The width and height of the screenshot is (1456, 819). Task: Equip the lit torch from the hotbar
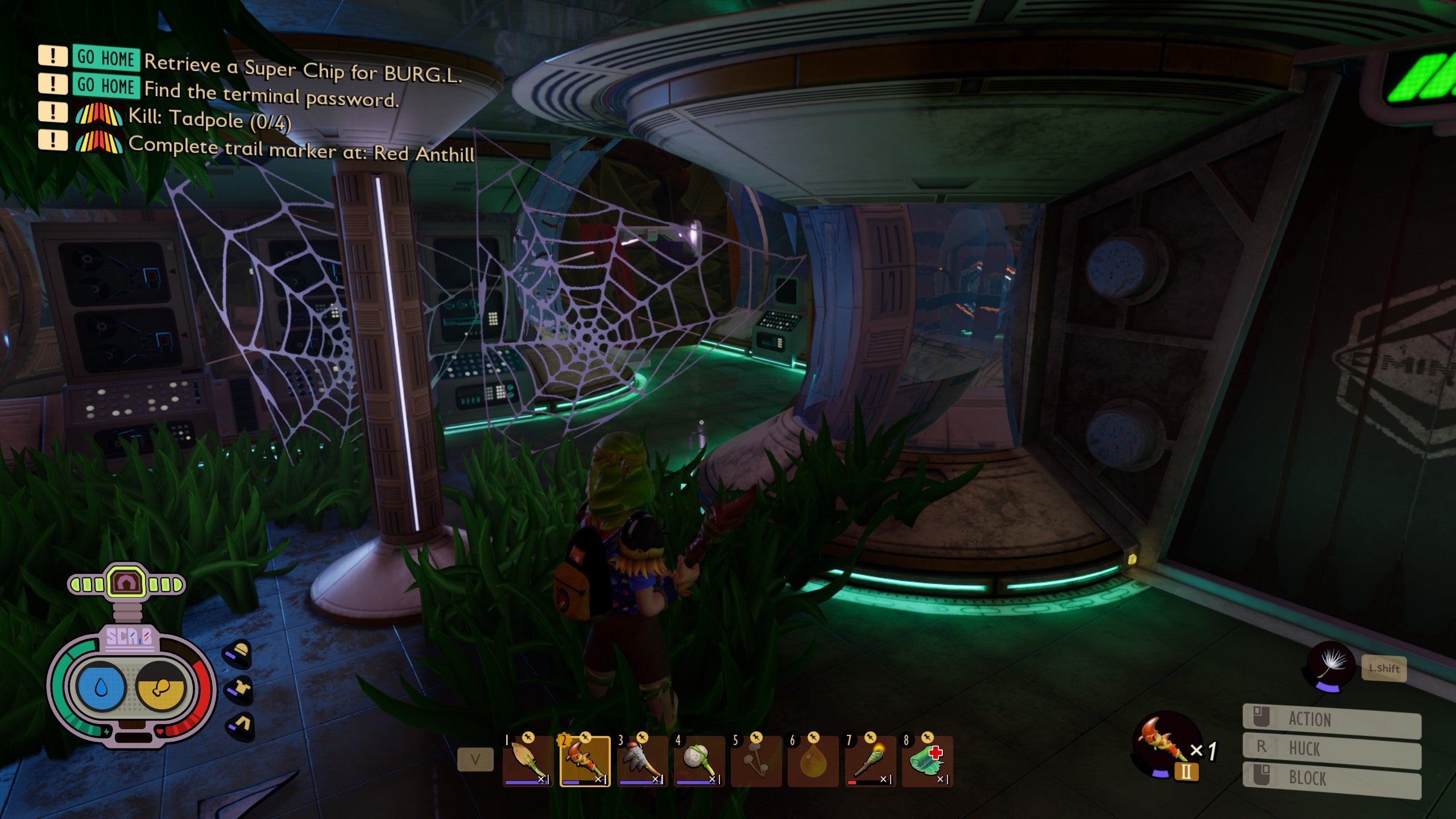870,761
